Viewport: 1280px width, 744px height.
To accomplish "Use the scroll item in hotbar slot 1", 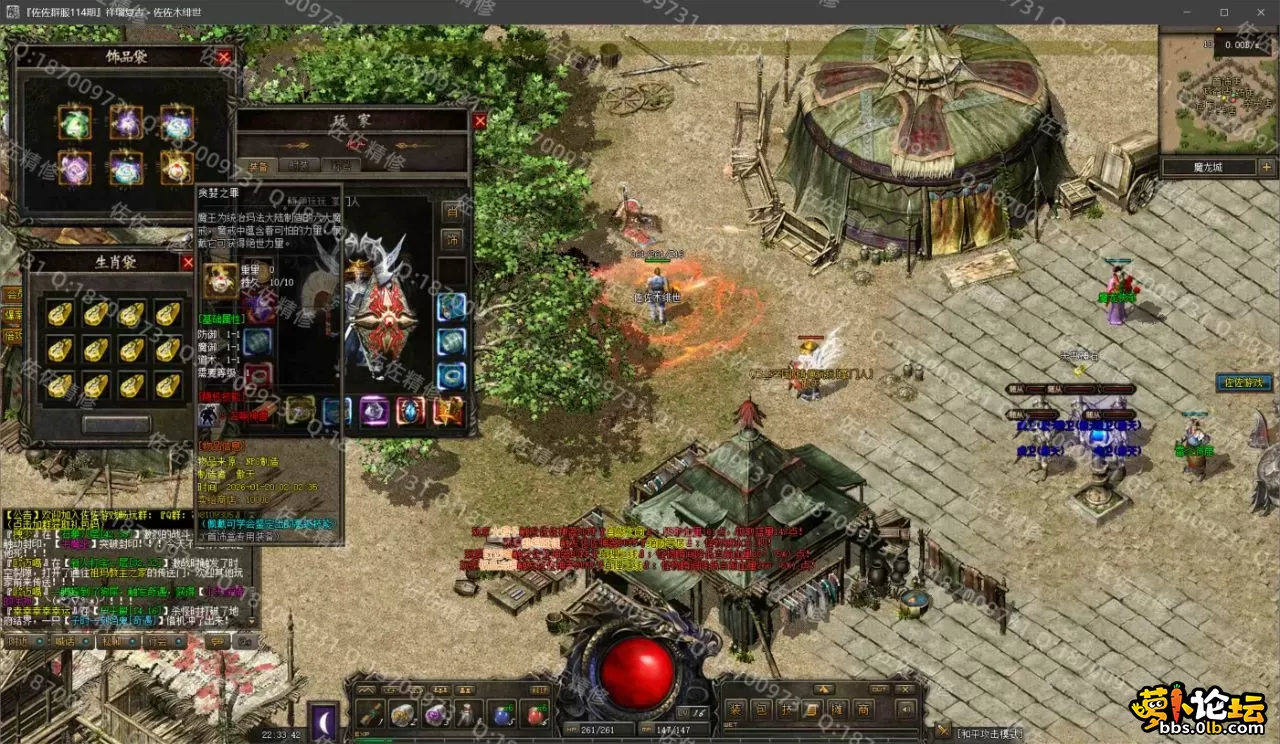I will tap(370, 714).
